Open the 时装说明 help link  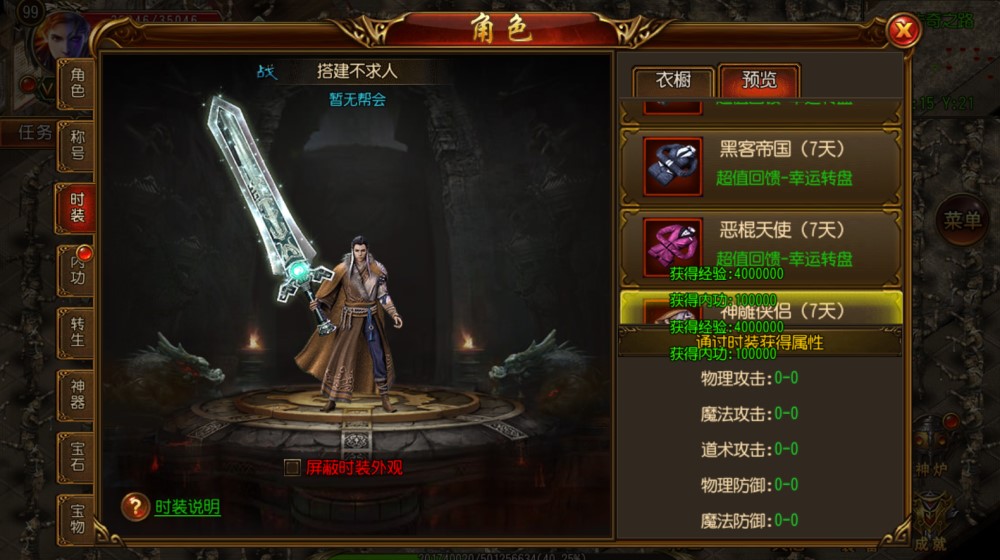187,507
